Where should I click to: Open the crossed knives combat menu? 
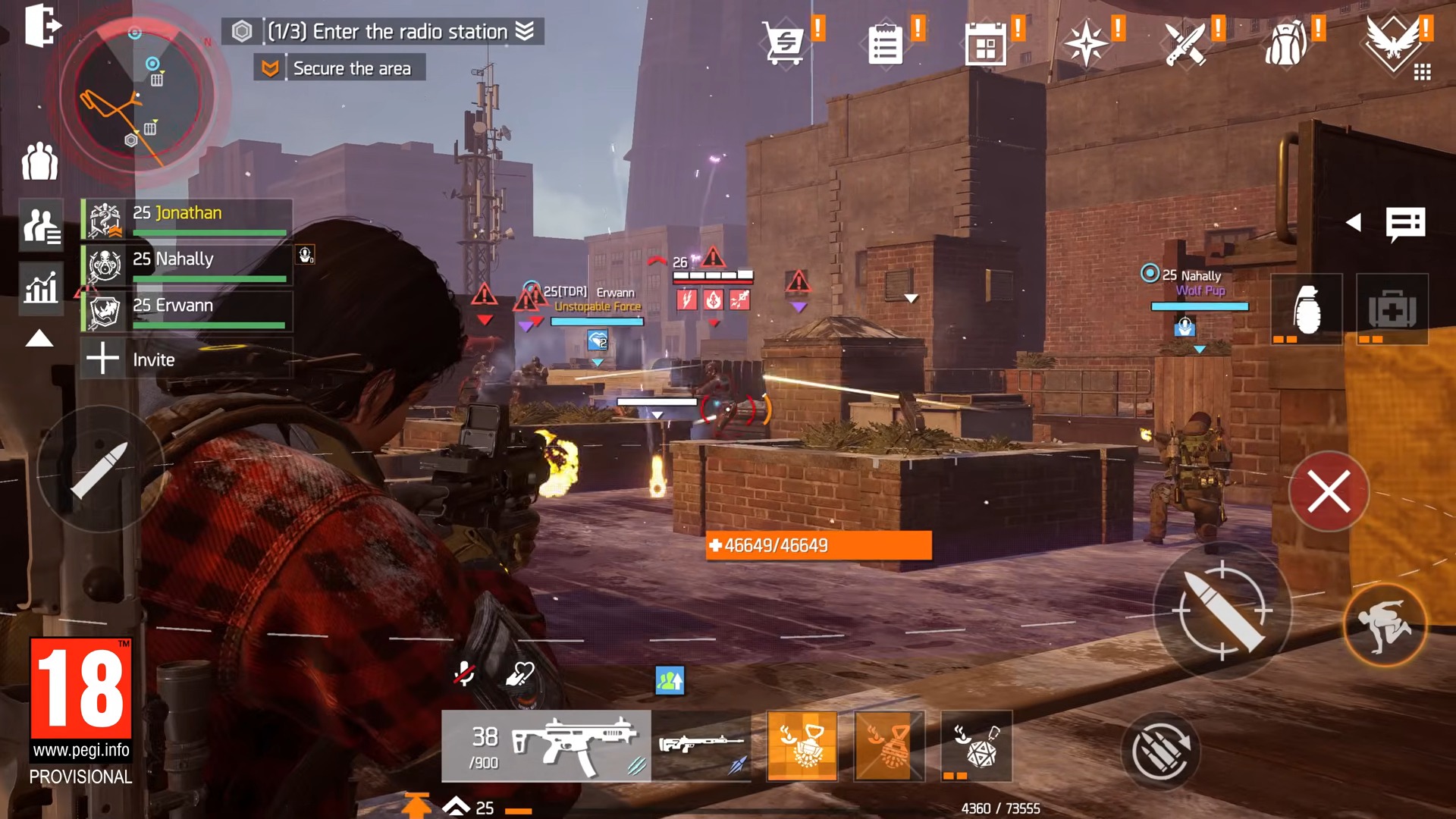[x=1186, y=44]
